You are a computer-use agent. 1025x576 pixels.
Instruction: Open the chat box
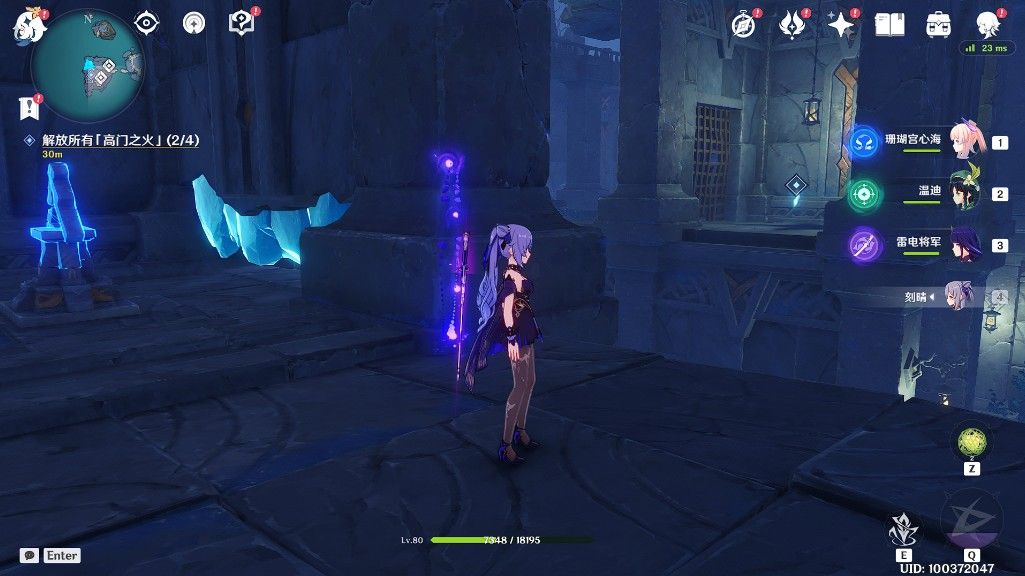click(x=50, y=555)
